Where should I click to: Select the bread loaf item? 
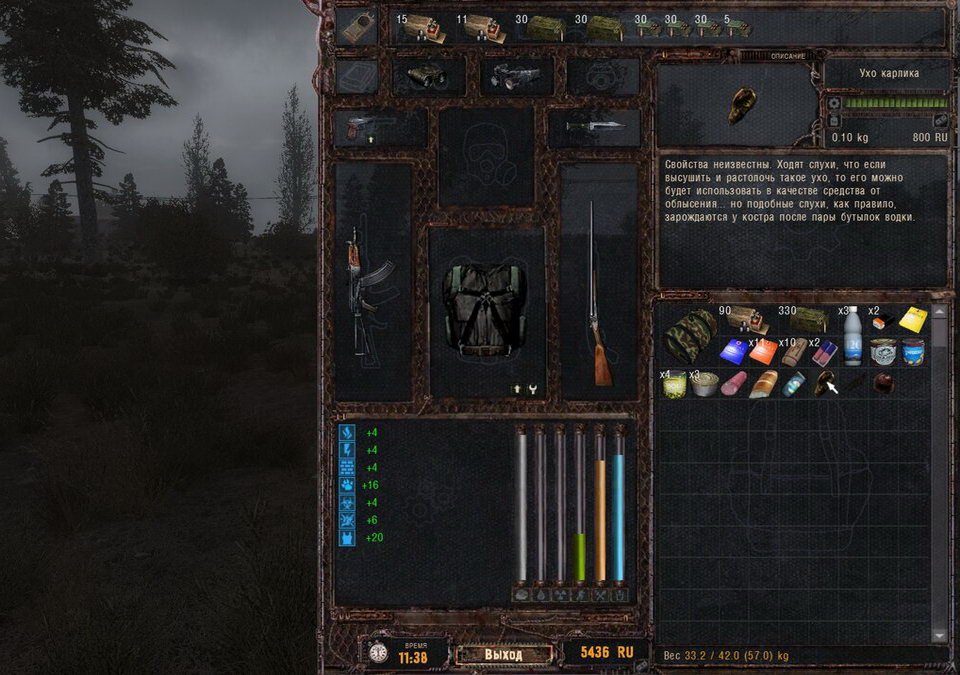(x=762, y=384)
